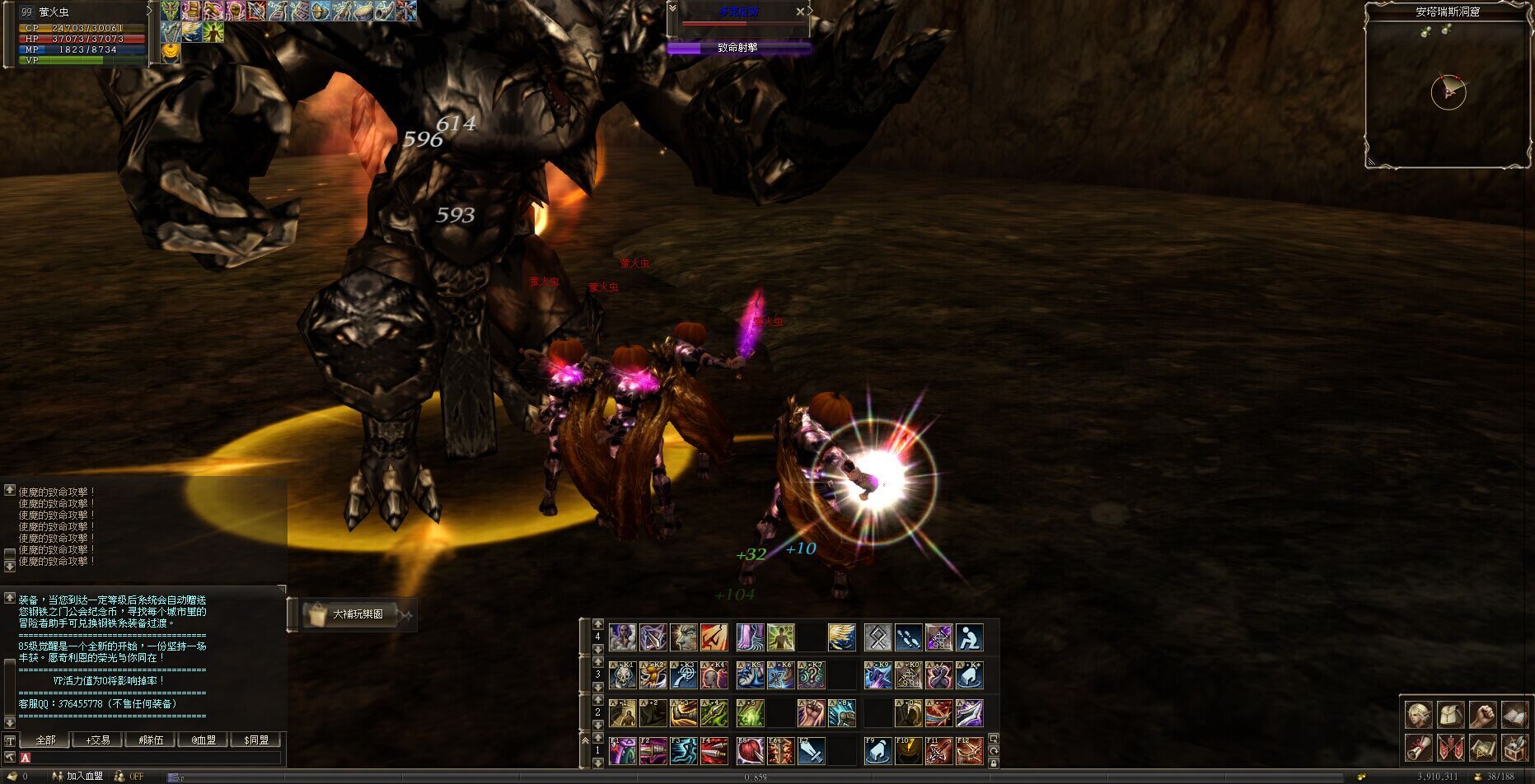Image resolution: width=1535 pixels, height=784 pixels.
Task: Select the $同盟 alliance chat tab
Action: click(256, 740)
